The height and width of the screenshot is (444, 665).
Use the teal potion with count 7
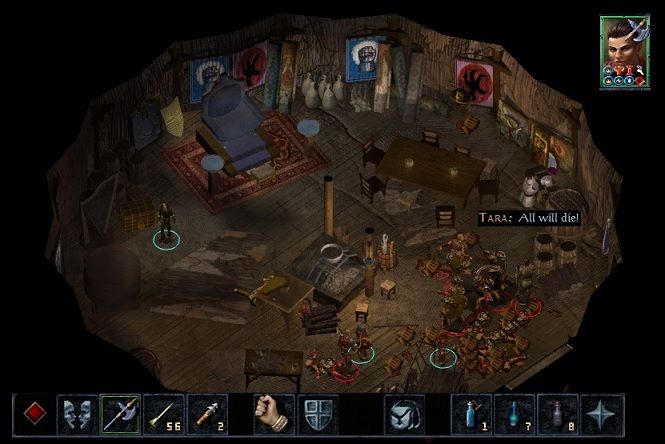coord(512,412)
